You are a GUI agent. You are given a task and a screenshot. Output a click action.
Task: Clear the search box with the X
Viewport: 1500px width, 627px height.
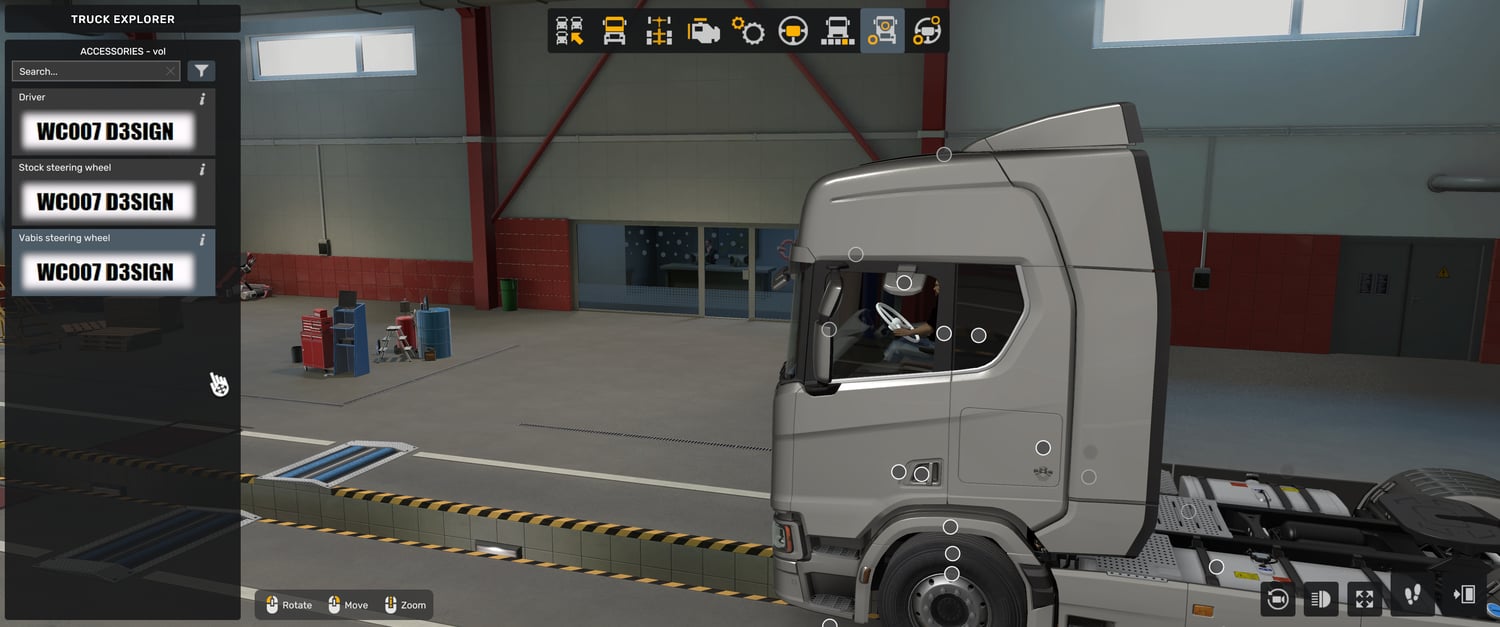coord(171,71)
